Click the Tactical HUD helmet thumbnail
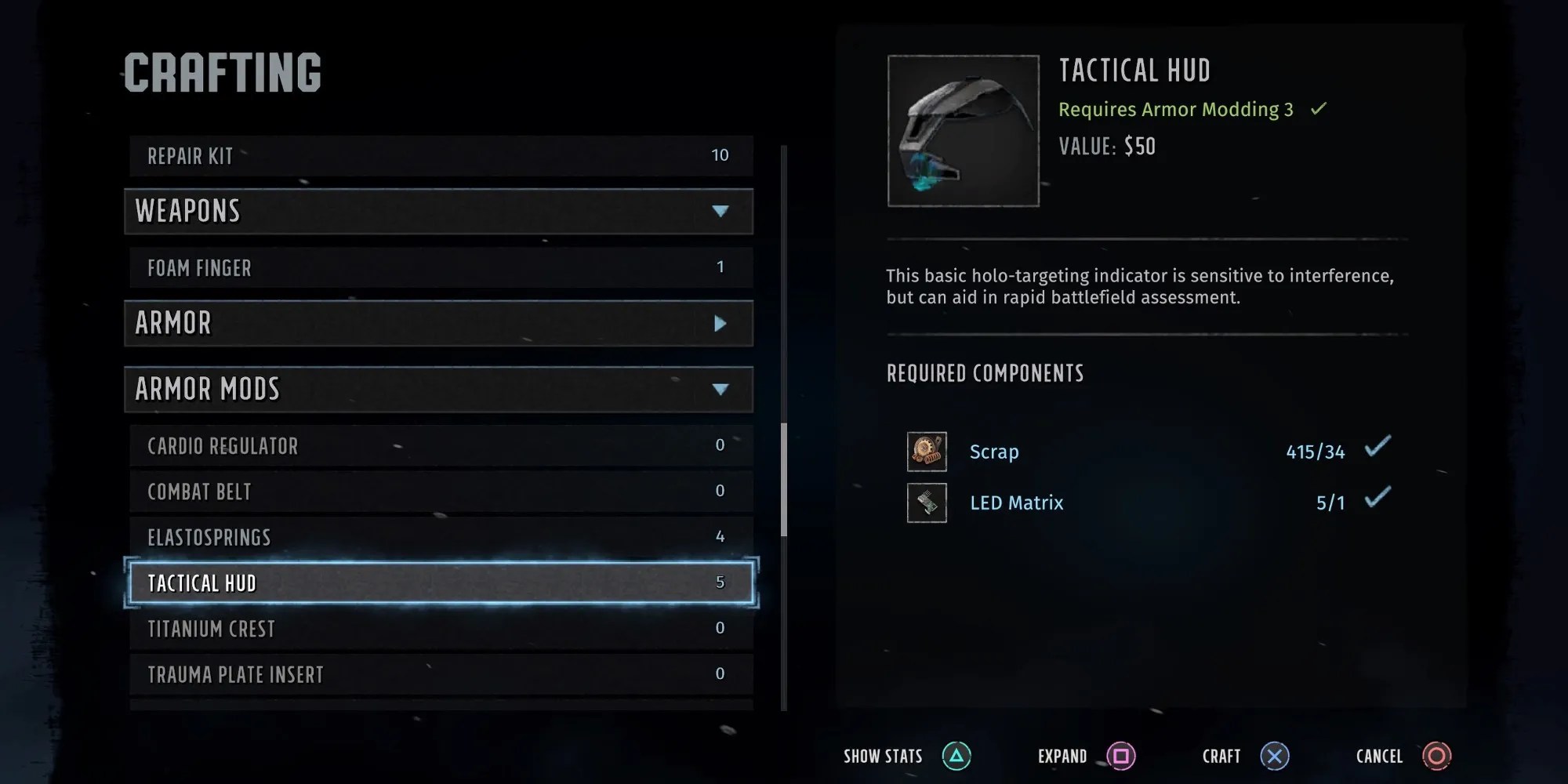 pos(963,131)
